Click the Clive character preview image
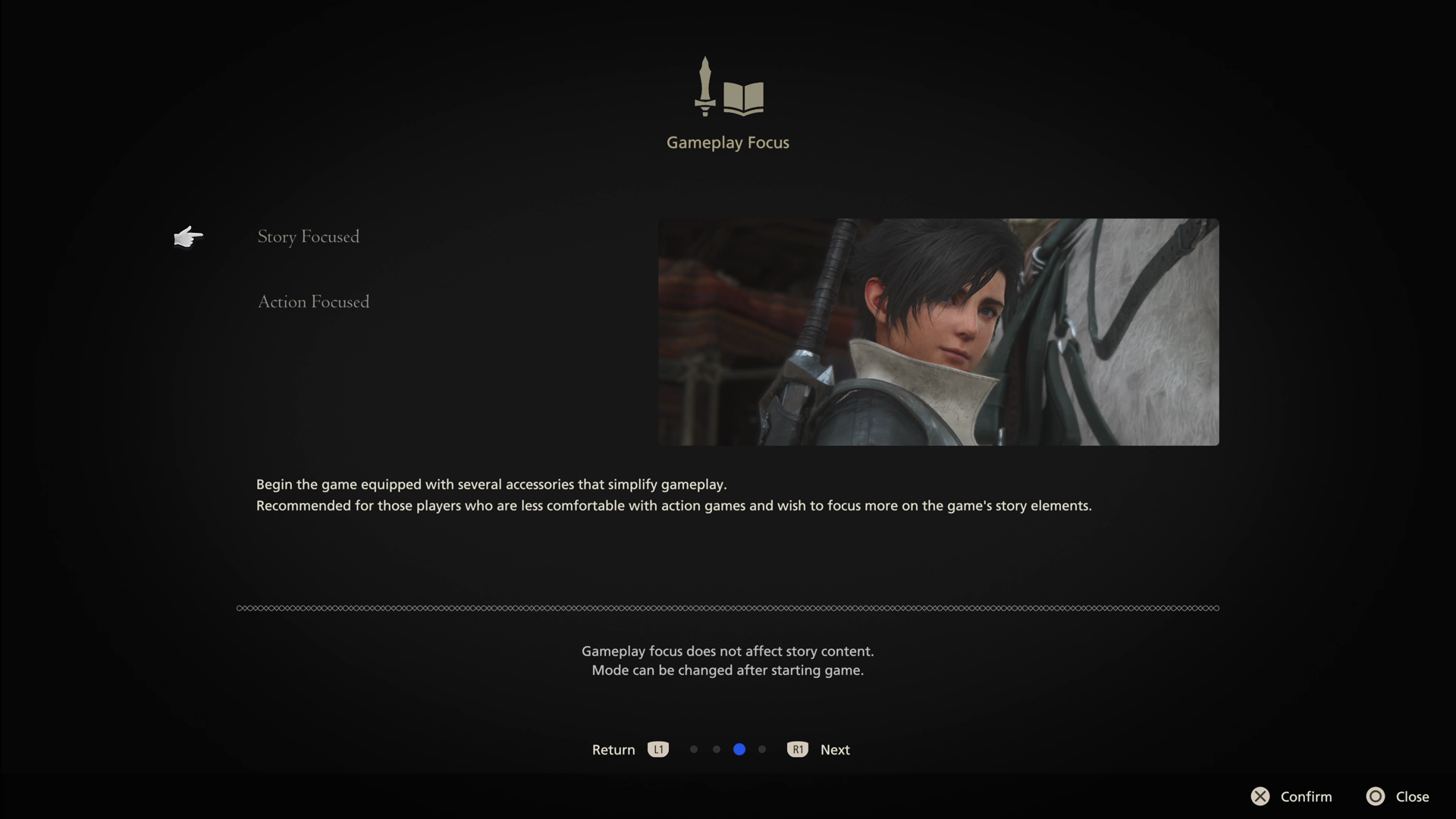1456x819 pixels. [x=939, y=332]
